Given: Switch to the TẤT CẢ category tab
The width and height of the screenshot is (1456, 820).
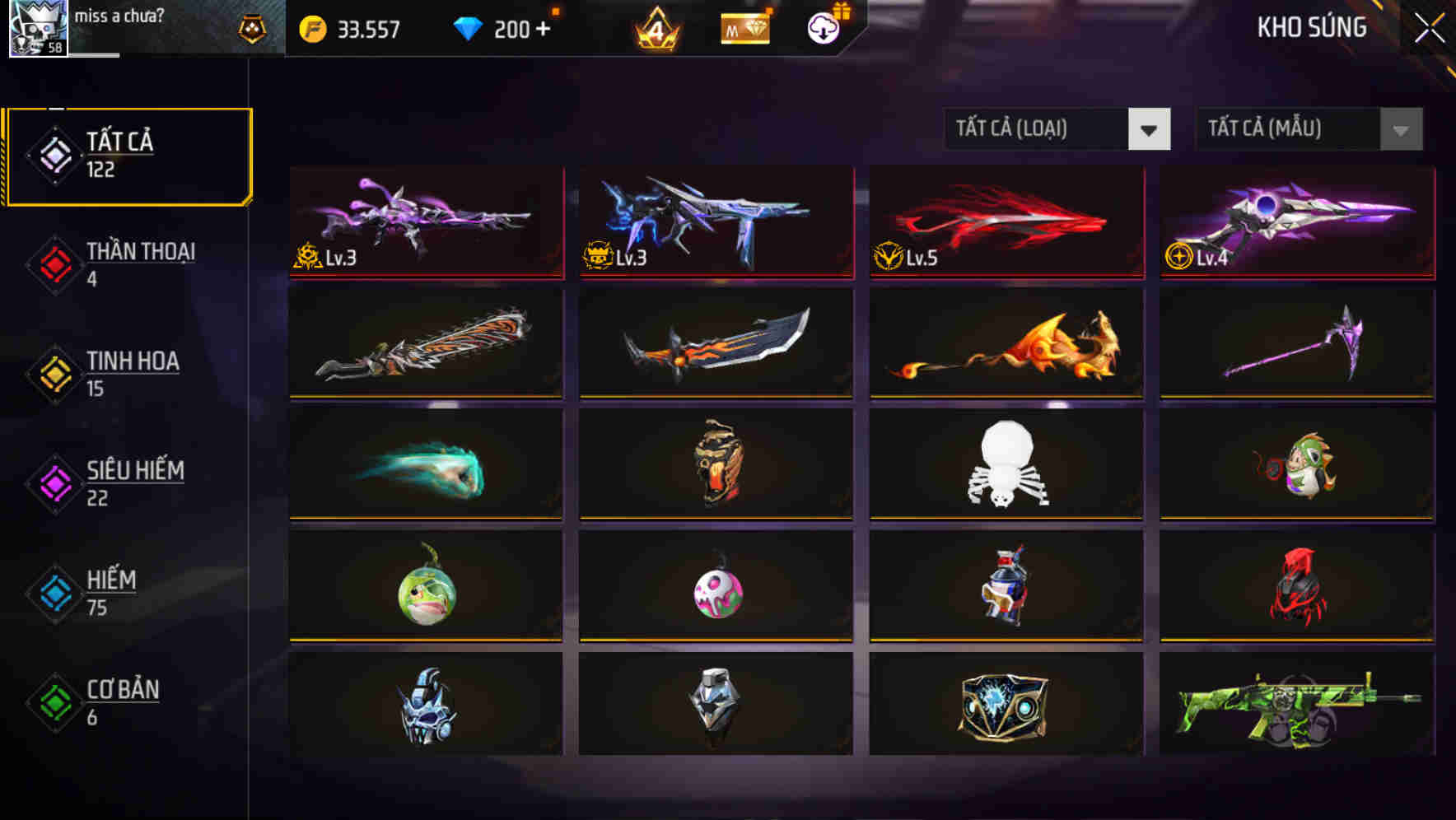Looking at the screenshot, I should (x=128, y=153).
